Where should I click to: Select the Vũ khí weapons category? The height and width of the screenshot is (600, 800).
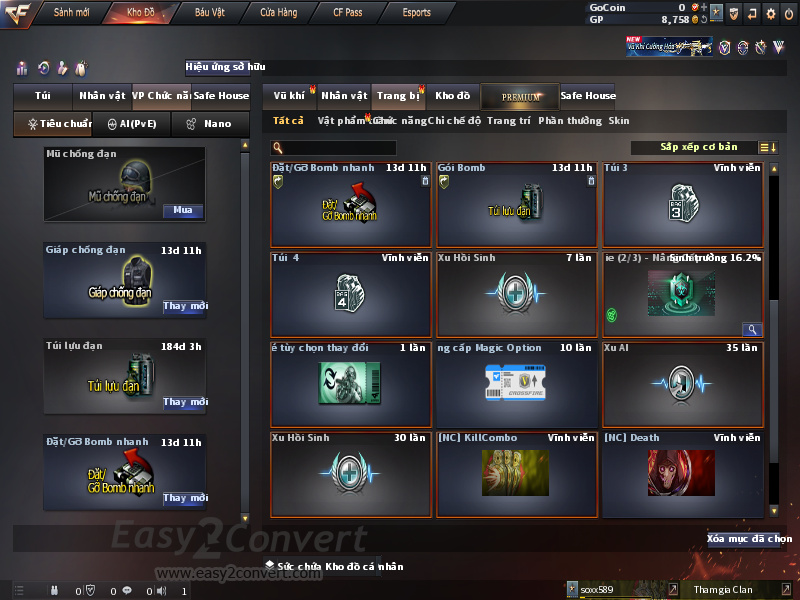point(289,96)
